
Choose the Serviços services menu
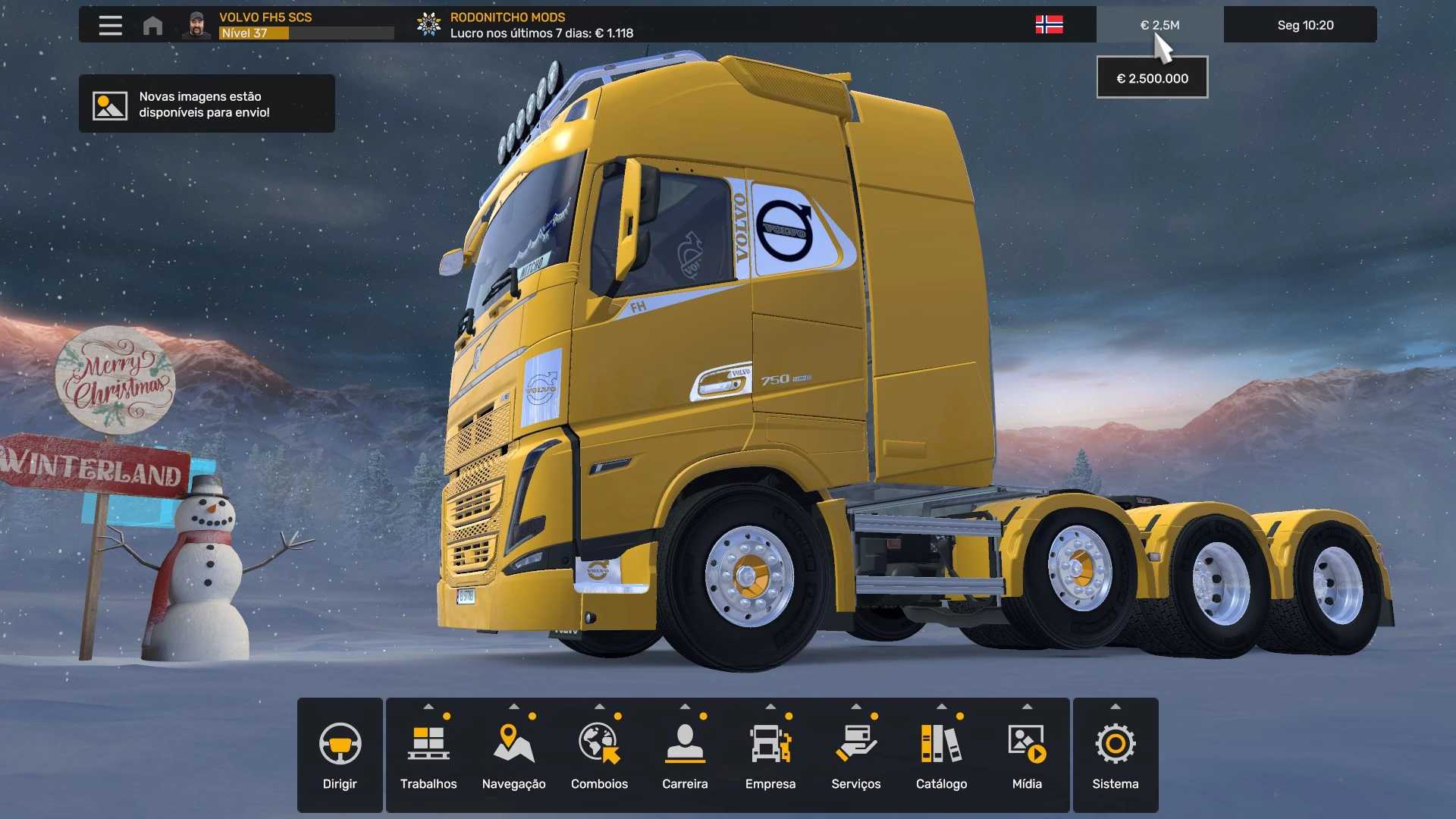(x=855, y=755)
